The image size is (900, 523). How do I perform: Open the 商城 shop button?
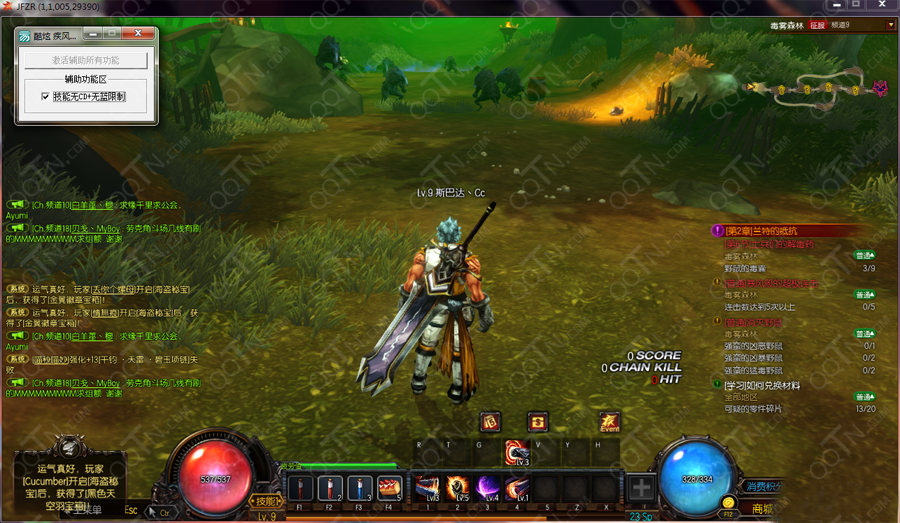(x=763, y=509)
